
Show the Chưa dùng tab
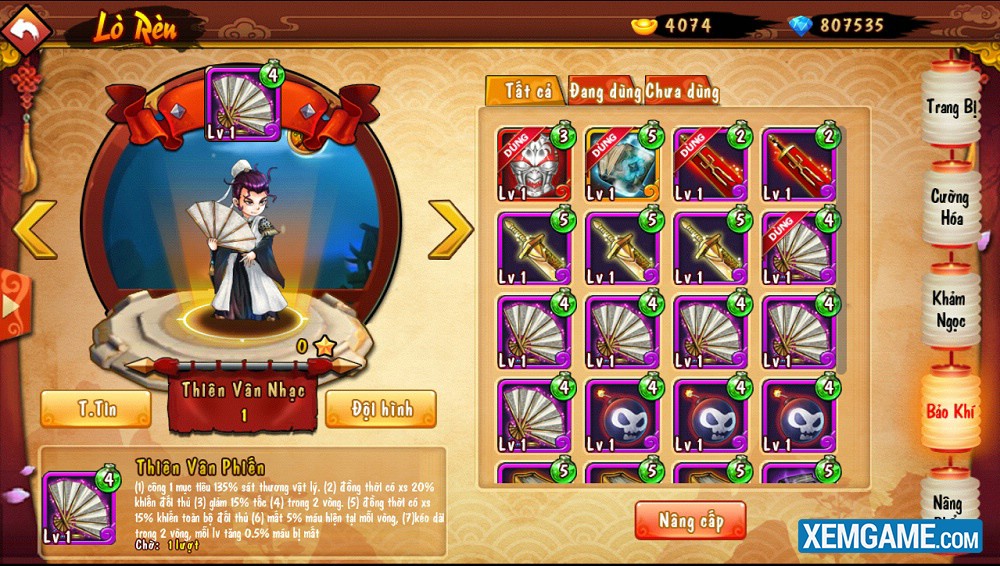(682, 92)
